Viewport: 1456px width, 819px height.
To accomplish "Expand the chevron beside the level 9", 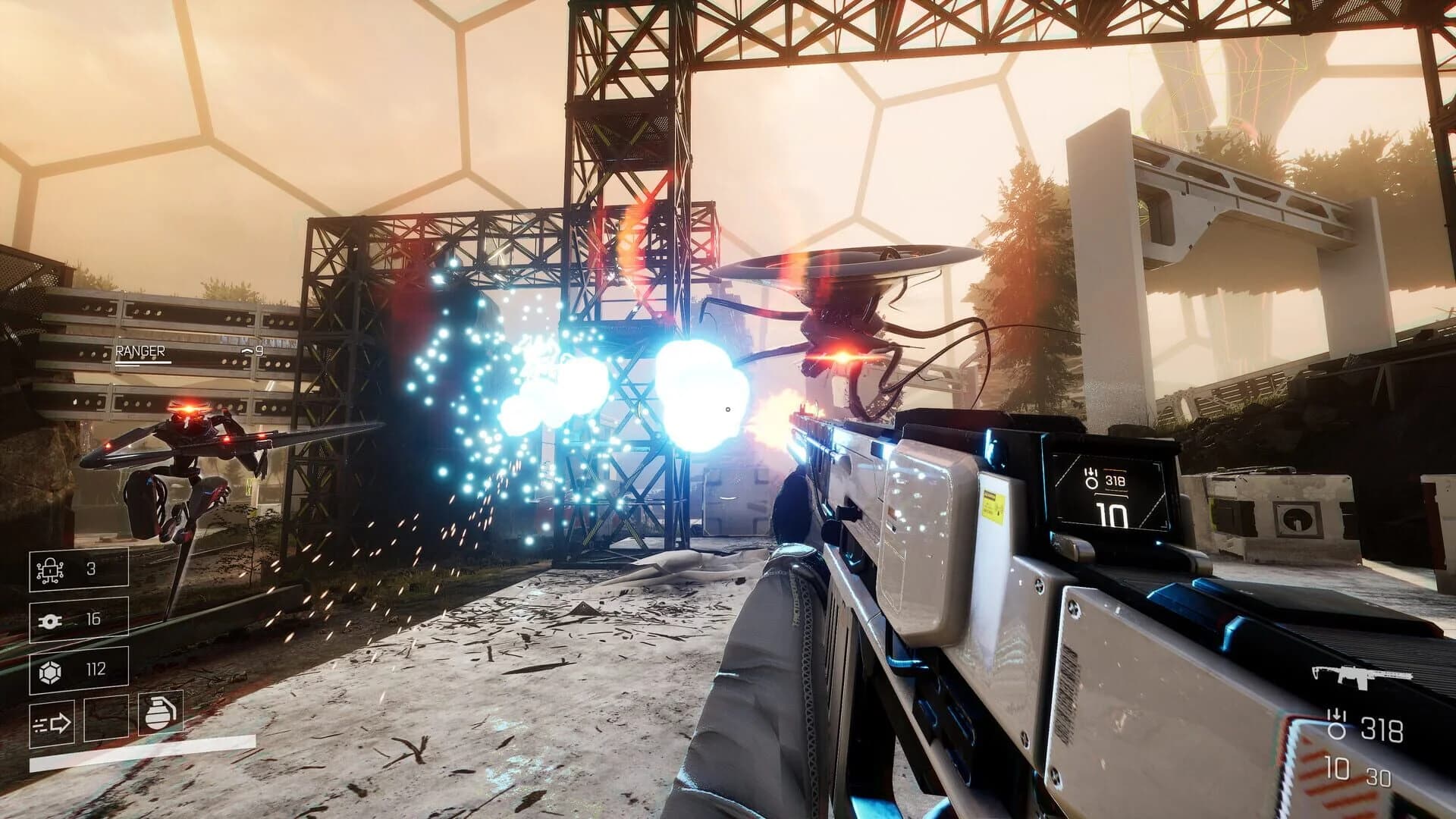I will point(246,350).
